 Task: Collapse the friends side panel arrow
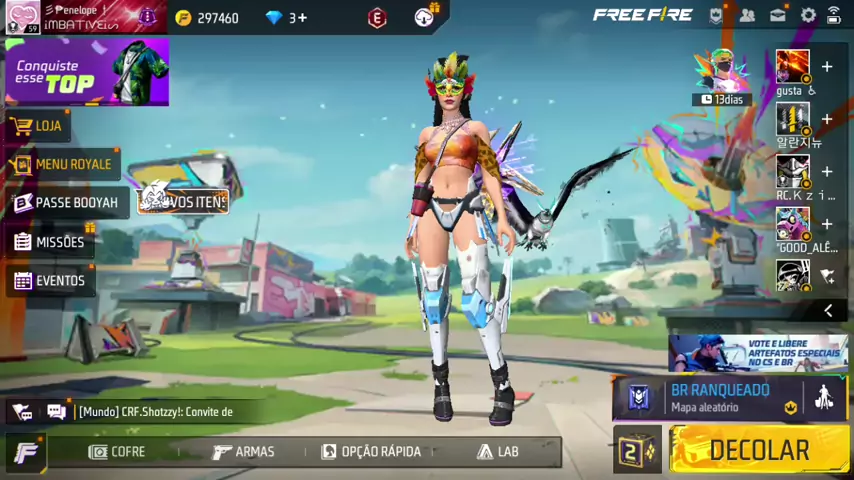pyautogui.click(x=828, y=311)
